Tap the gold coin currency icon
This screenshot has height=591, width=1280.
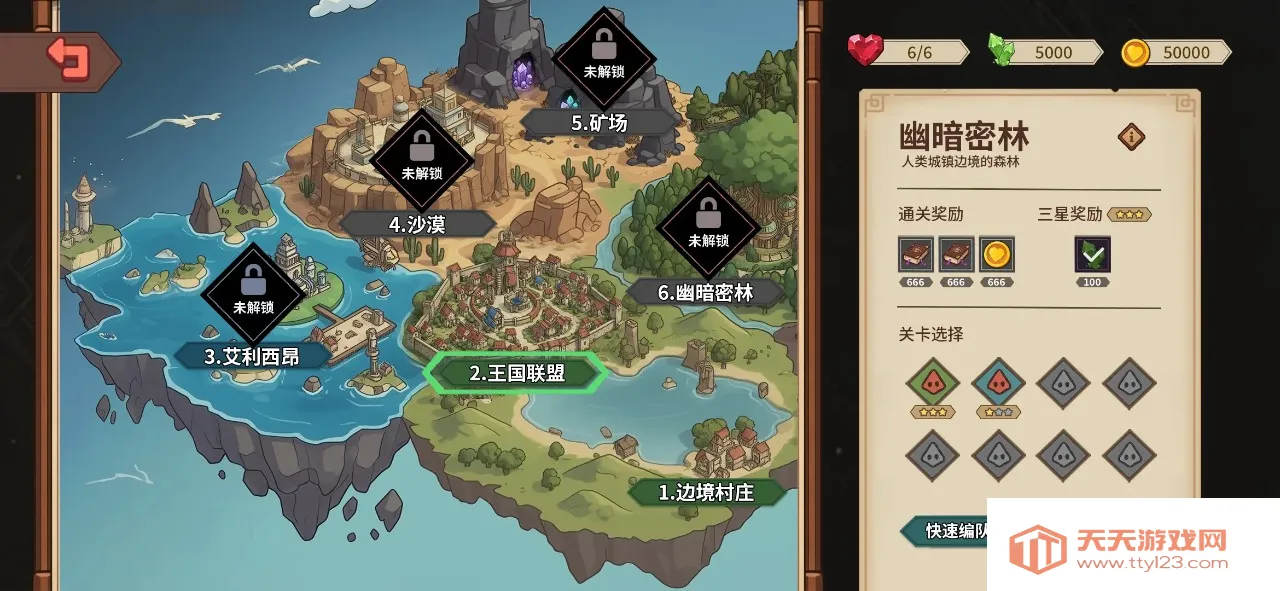point(1135,52)
